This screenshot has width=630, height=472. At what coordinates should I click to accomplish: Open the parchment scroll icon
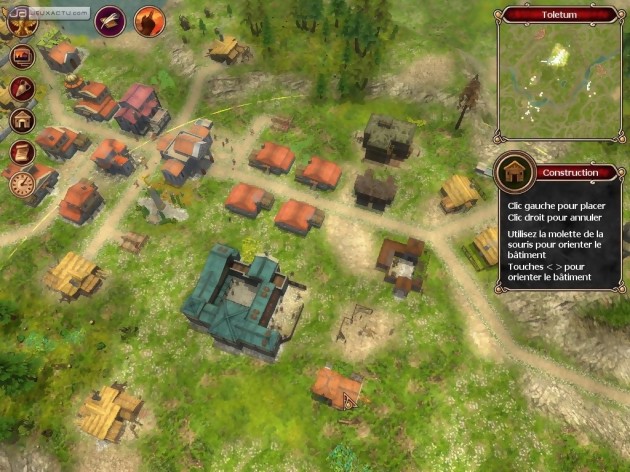click(22, 152)
